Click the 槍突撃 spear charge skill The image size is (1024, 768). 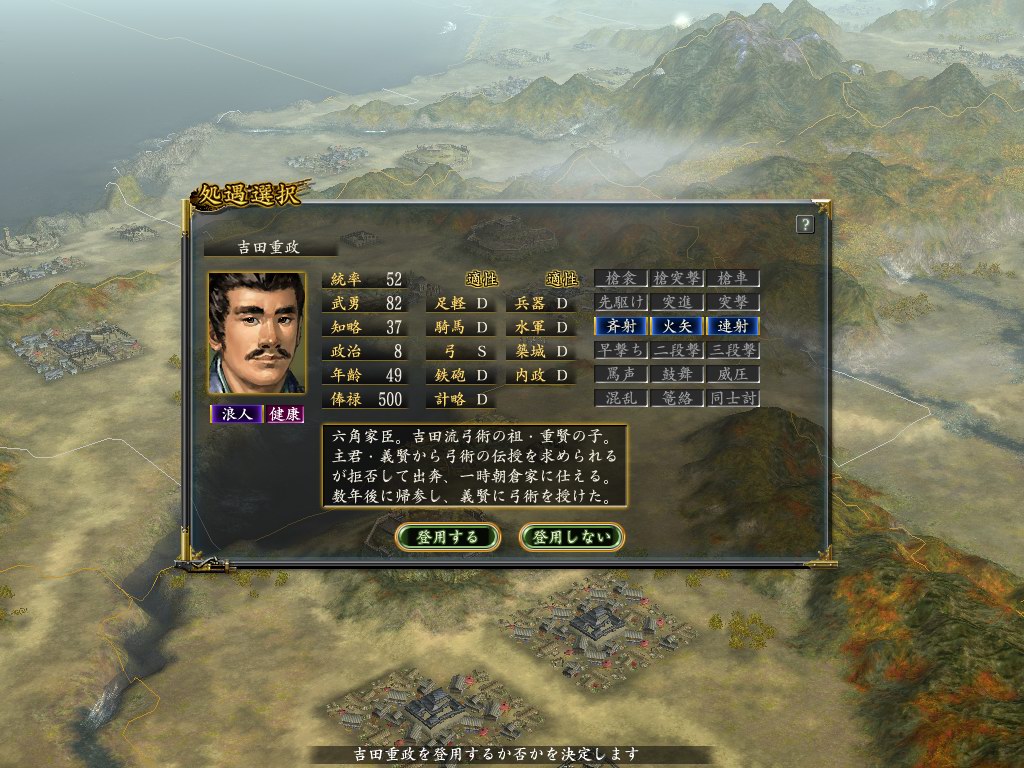[677, 278]
